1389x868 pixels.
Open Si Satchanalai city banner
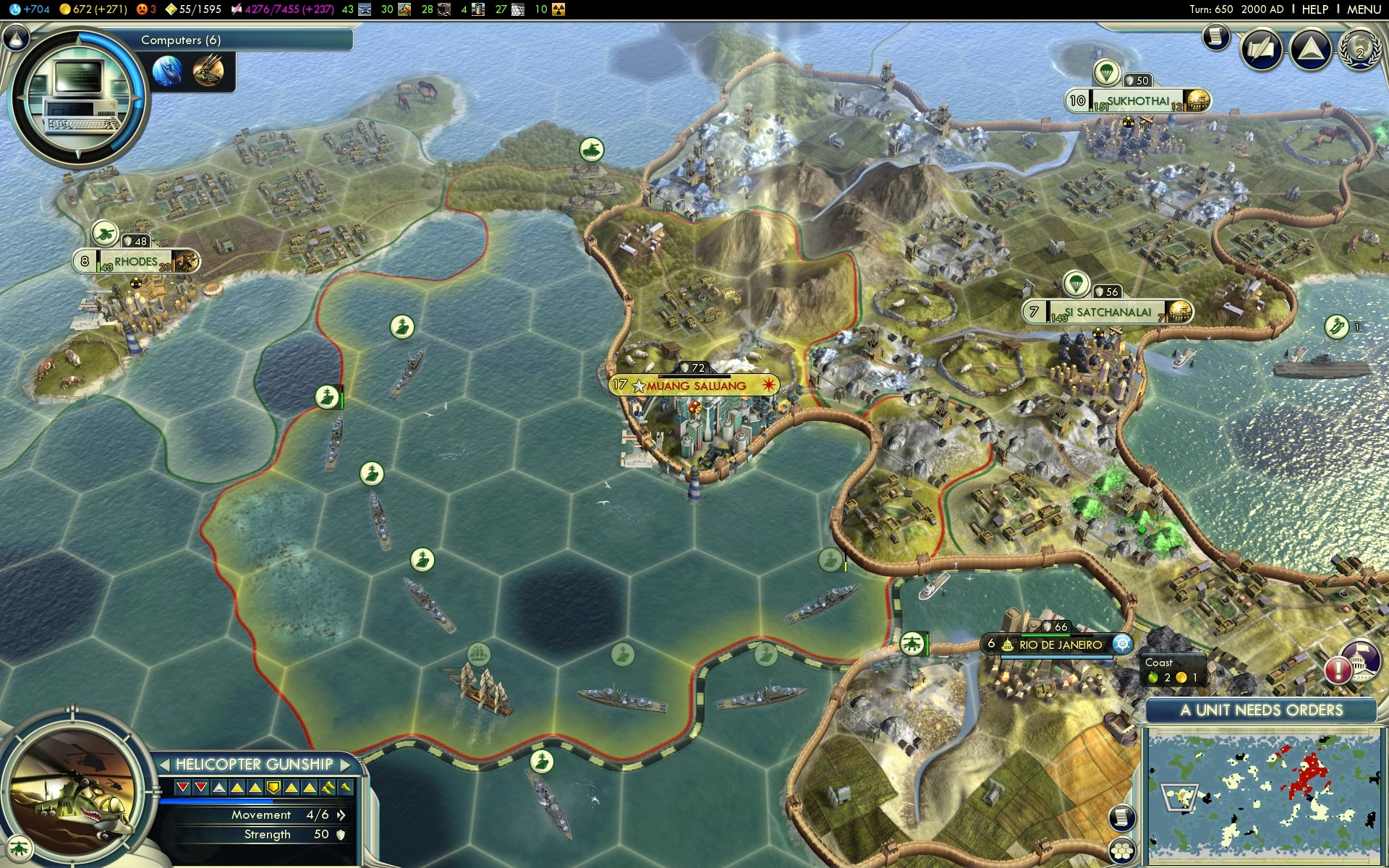point(1113,312)
